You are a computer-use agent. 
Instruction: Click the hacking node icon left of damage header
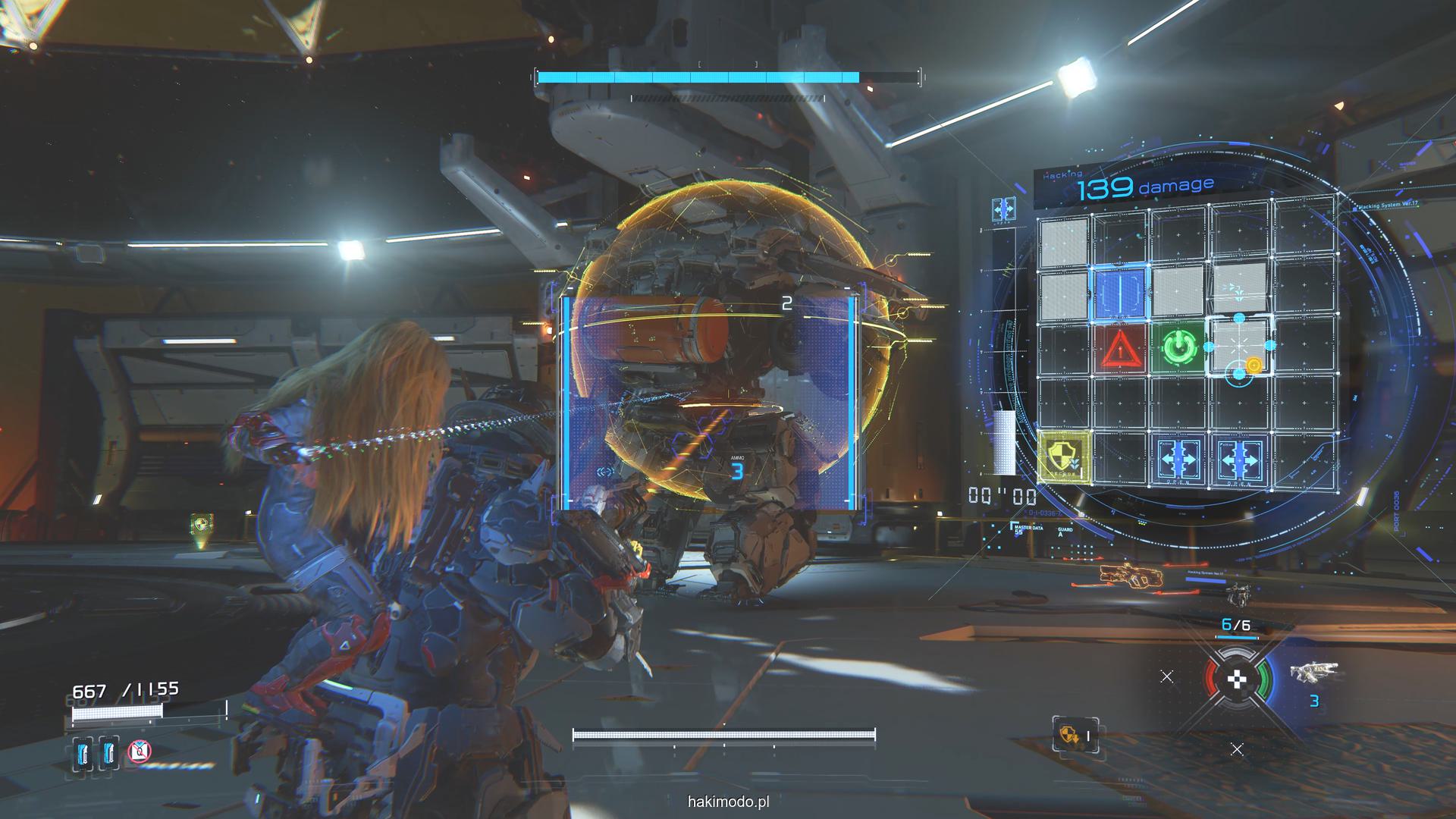(x=1004, y=209)
